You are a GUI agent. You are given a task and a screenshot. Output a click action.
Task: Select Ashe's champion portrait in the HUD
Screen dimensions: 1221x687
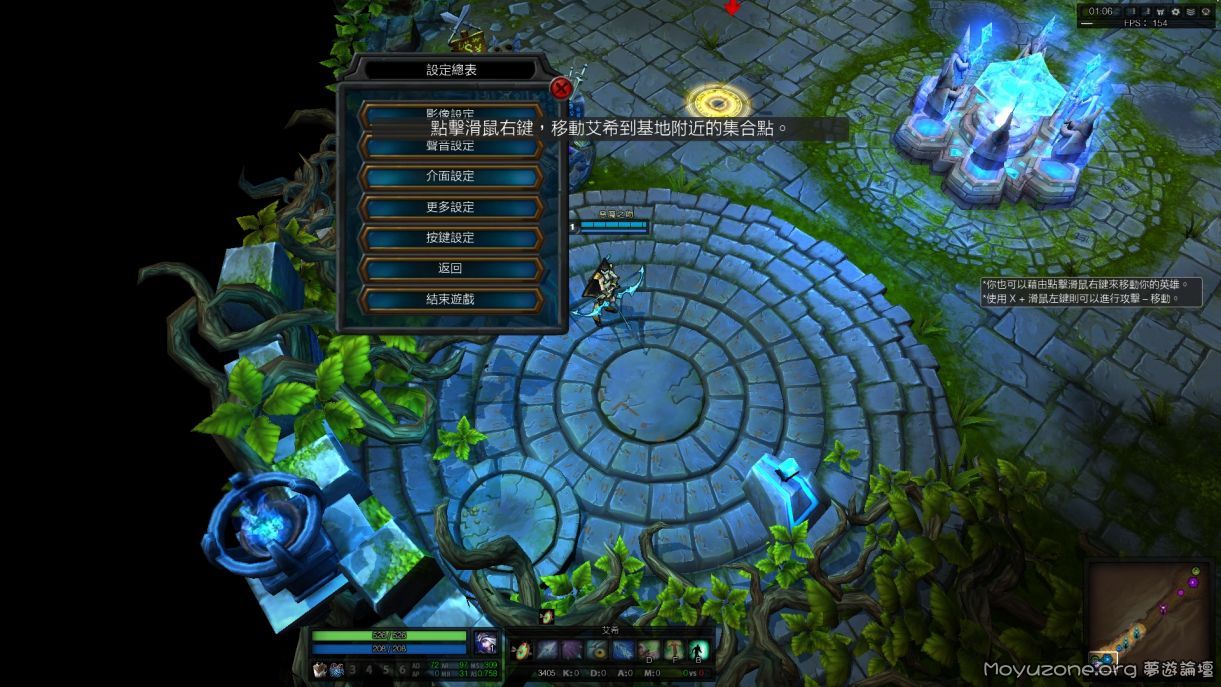(486, 643)
